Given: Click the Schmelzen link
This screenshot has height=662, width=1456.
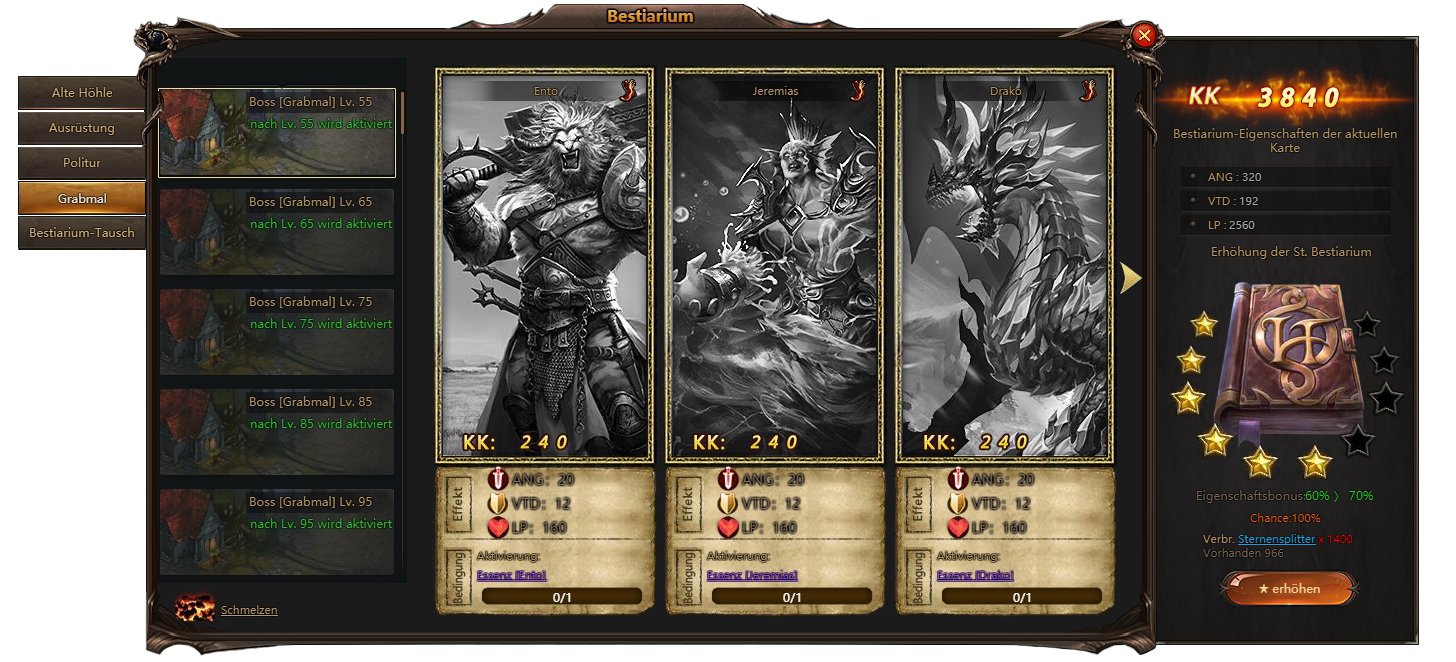Looking at the screenshot, I should [249, 610].
